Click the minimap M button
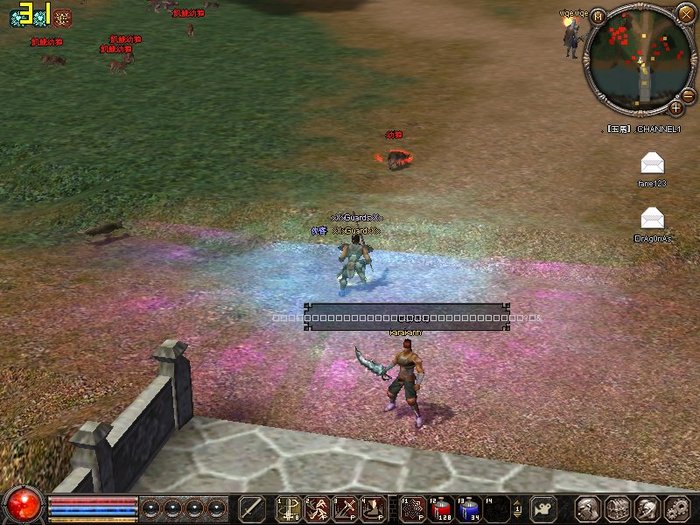Viewport: 700px width, 525px height. [x=597, y=16]
